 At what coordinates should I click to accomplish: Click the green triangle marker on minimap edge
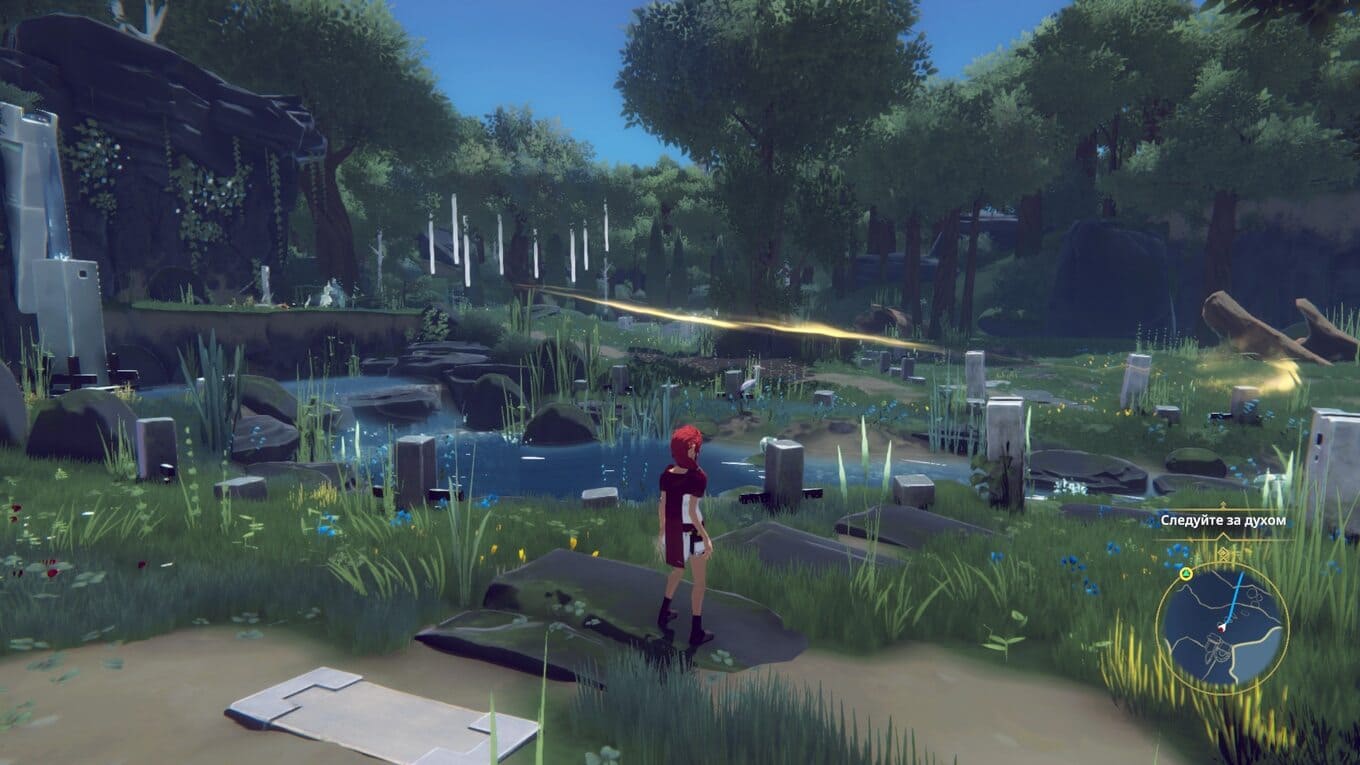(x=1186, y=574)
